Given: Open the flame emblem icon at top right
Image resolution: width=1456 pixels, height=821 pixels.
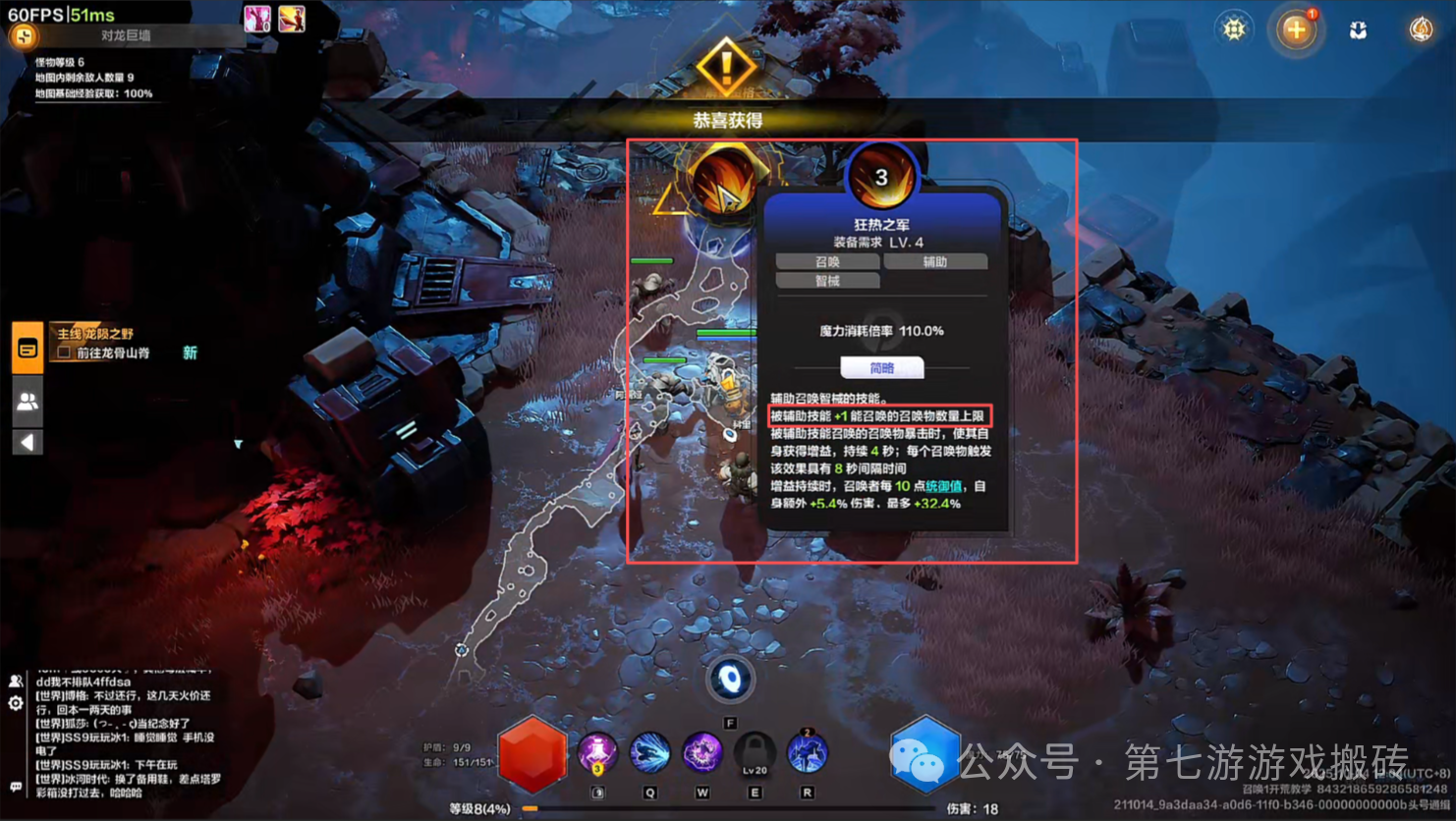Looking at the screenshot, I should coord(1421,29).
